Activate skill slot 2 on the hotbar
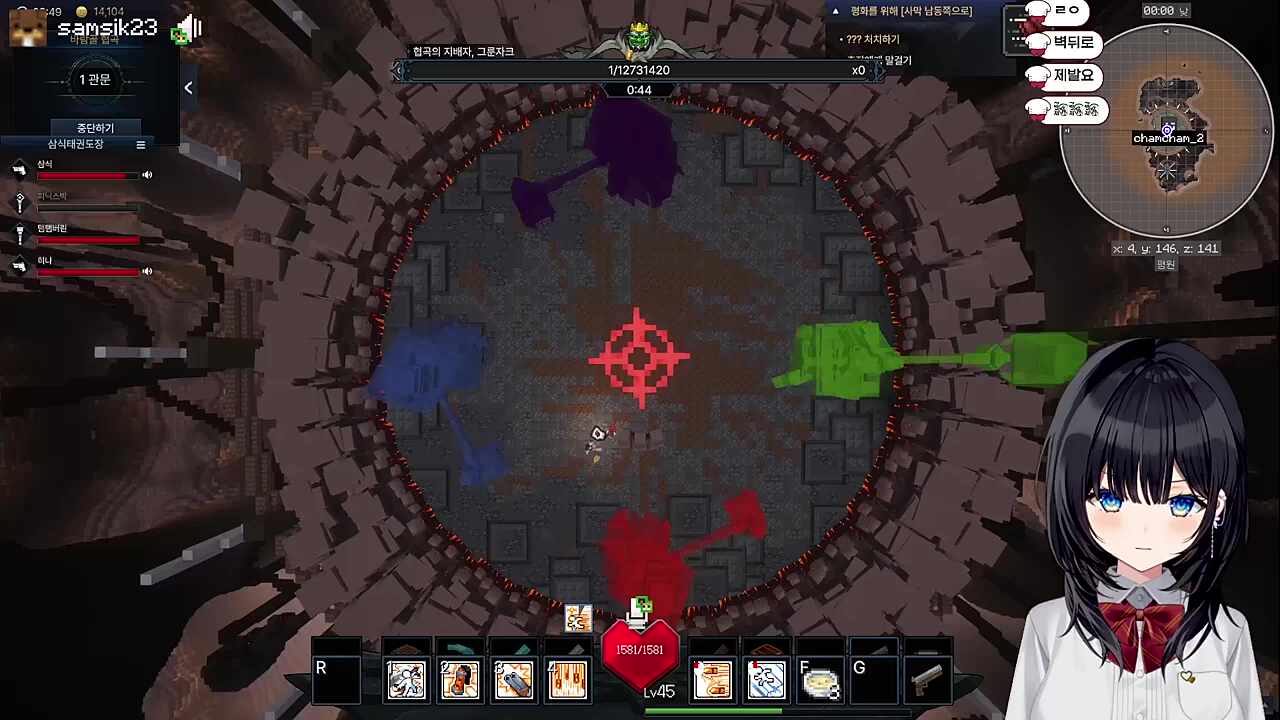 460,680
